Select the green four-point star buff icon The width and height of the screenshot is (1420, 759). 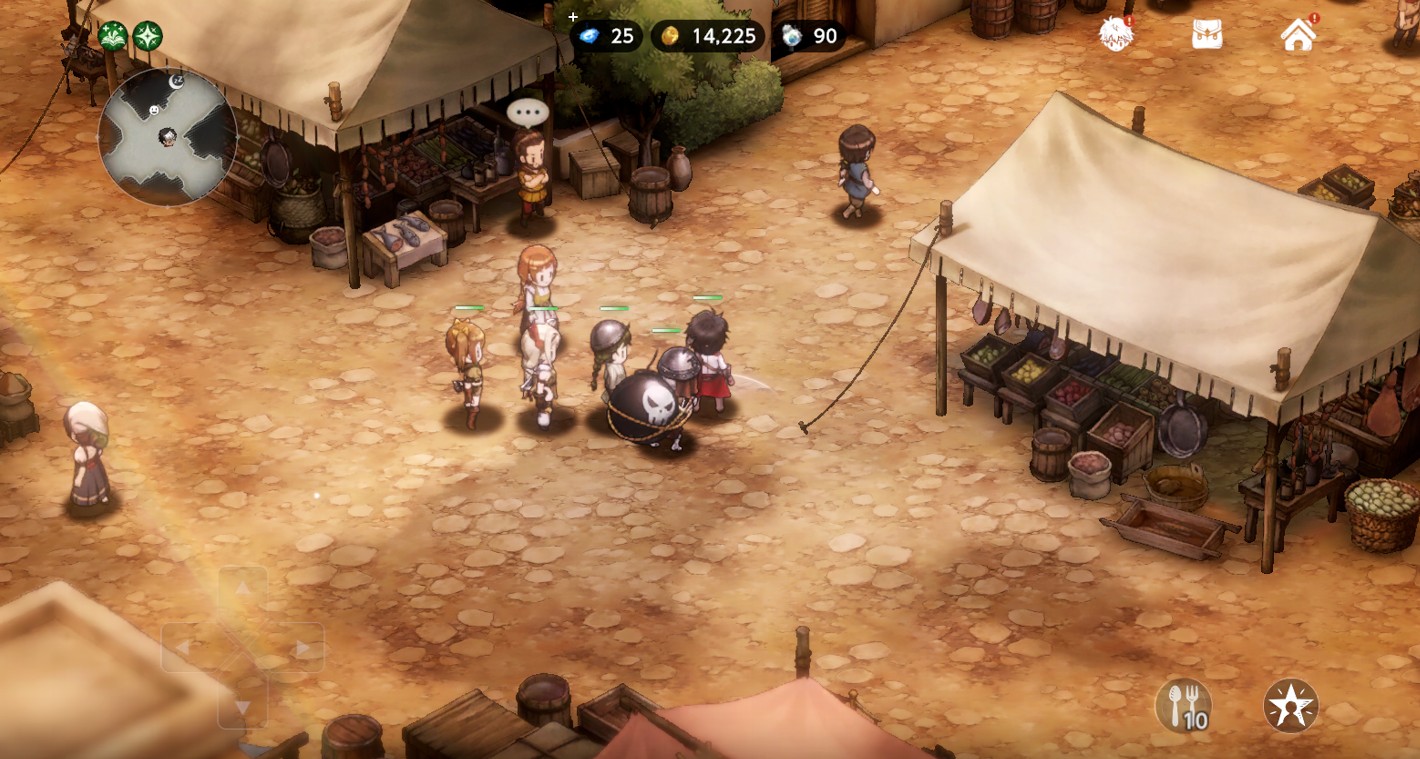(x=148, y=37)
